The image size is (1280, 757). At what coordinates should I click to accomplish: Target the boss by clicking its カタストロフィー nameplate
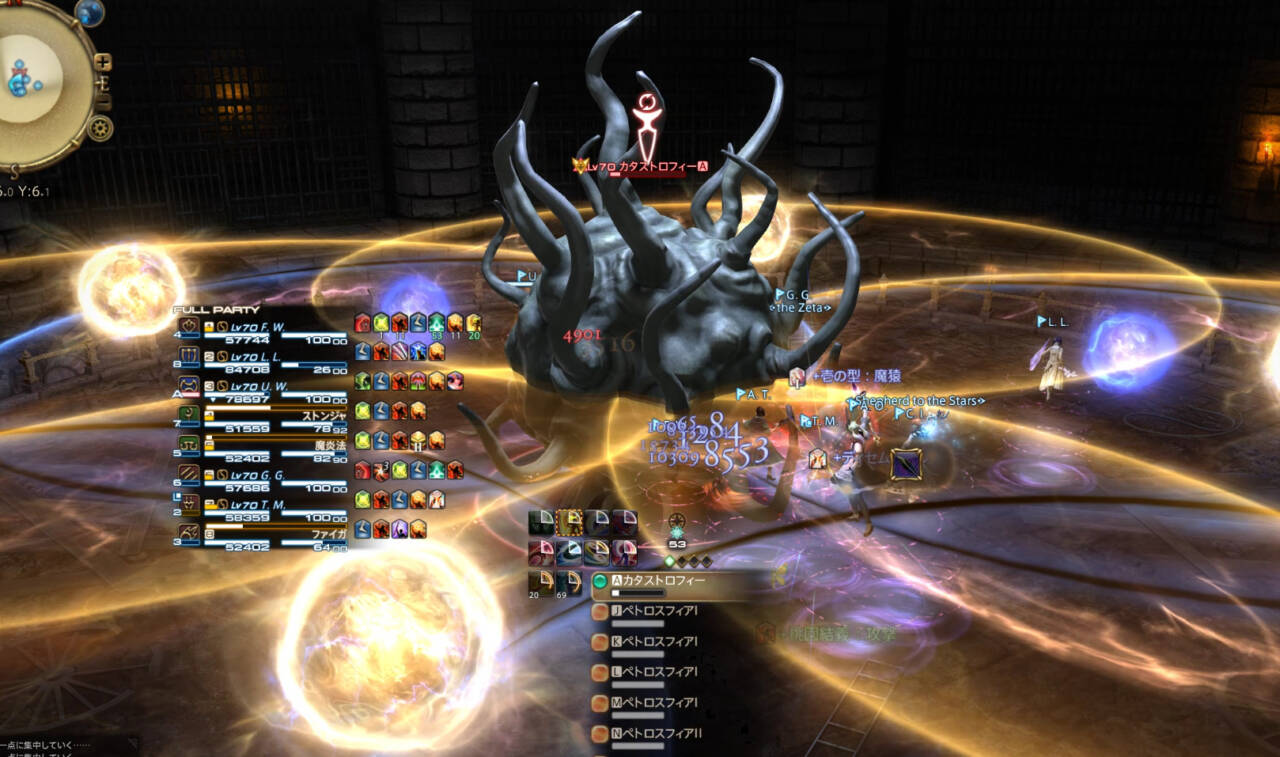(636, 167)
